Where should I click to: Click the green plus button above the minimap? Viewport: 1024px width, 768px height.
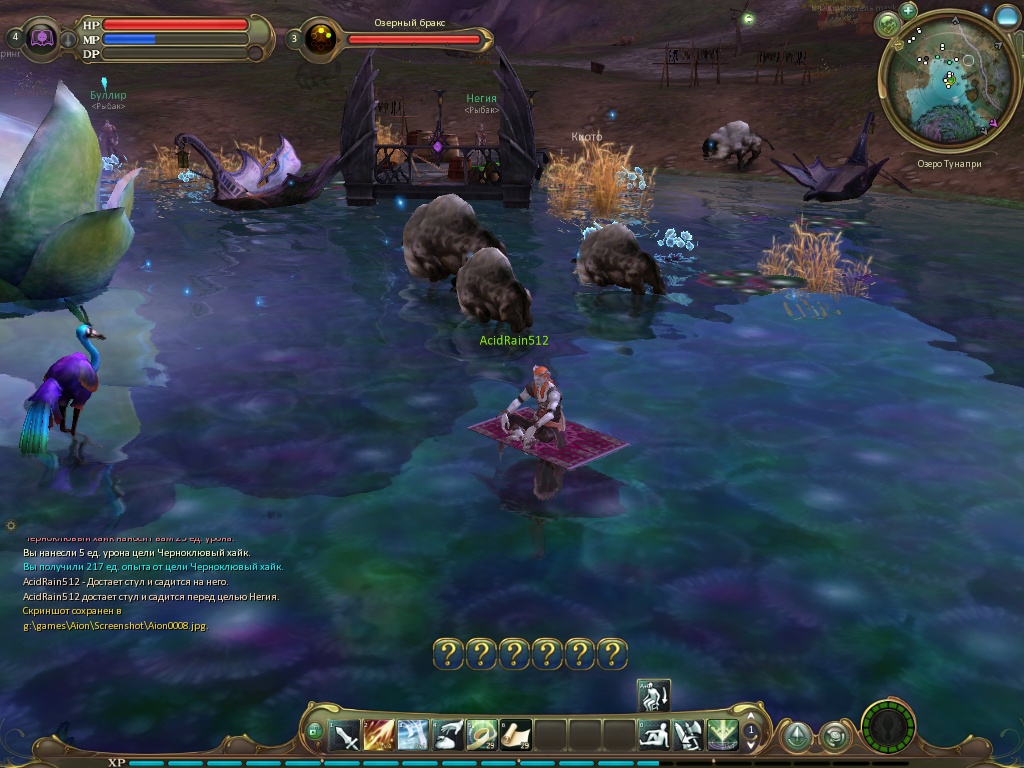(908, 11)
